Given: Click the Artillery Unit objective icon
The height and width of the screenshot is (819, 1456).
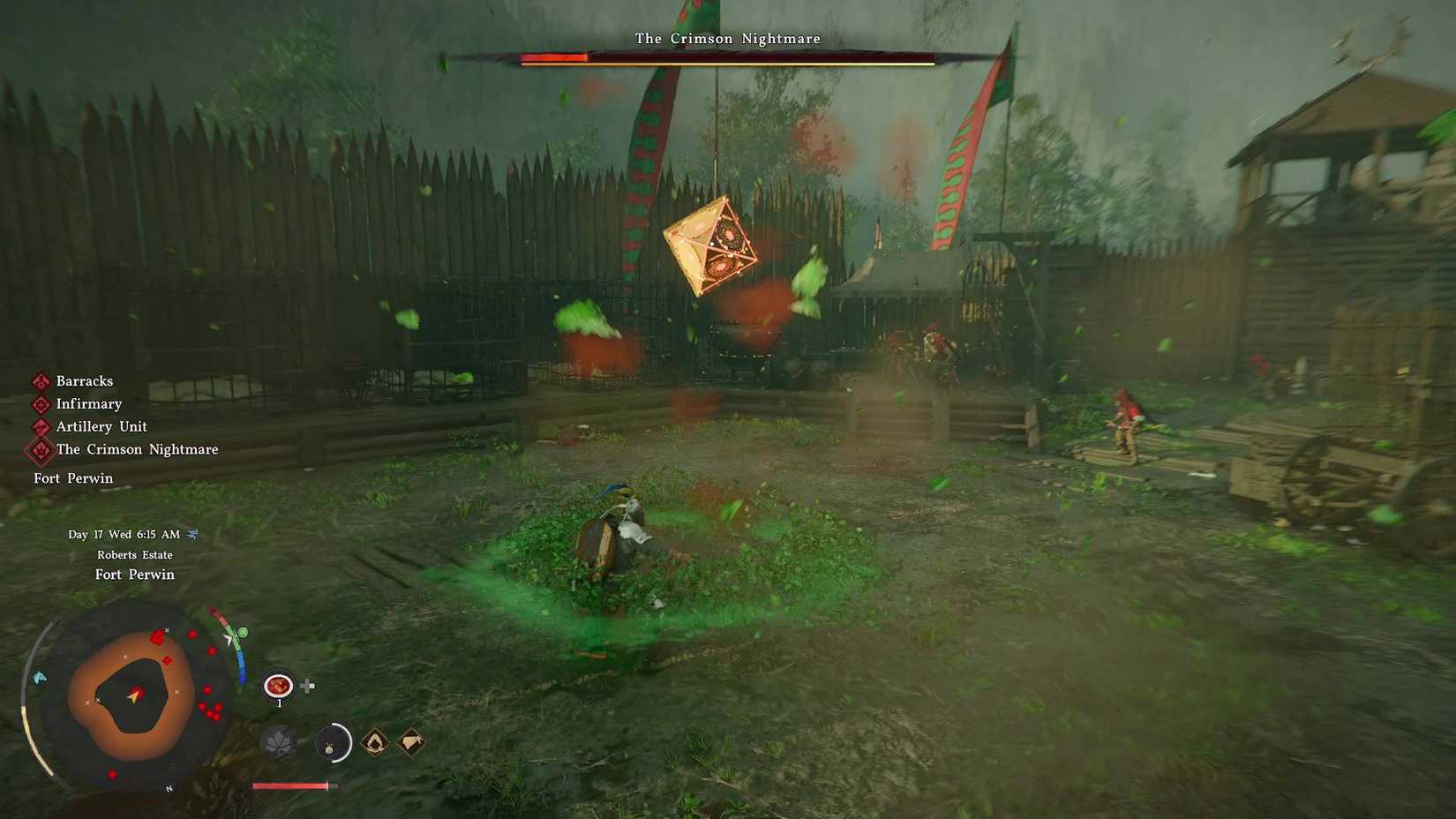Looking at the screenshot, I should point(39,427).
